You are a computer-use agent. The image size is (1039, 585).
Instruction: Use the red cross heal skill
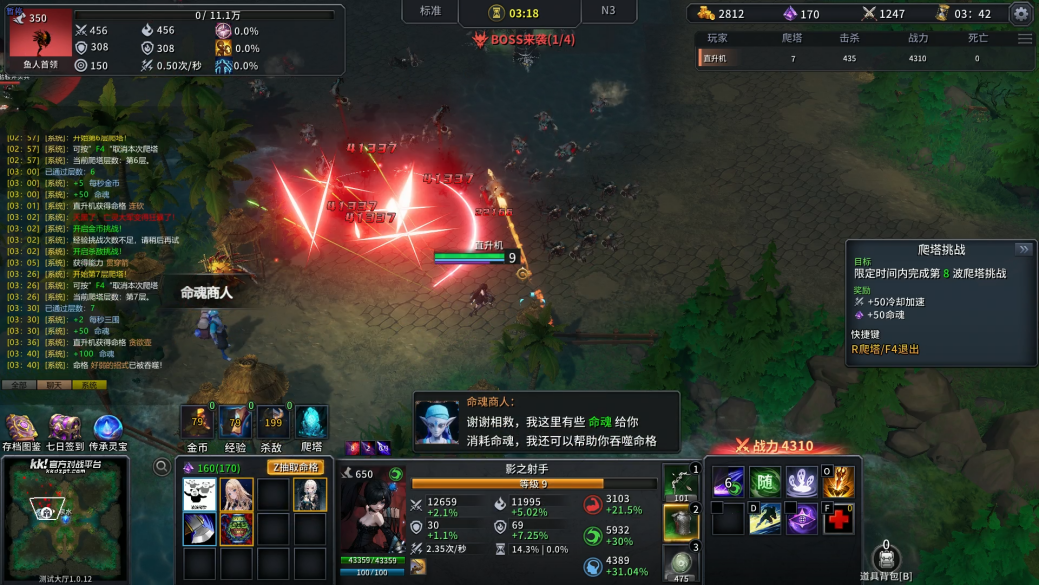[838, 519]
